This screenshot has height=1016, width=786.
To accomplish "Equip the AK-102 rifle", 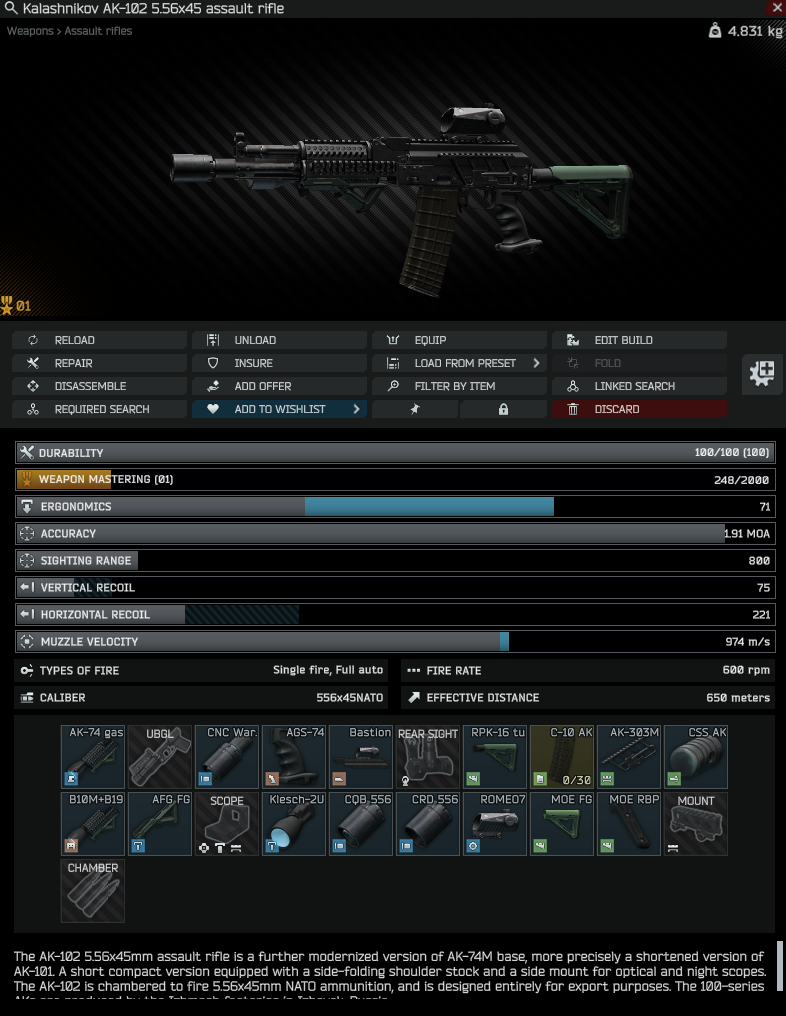I will click(459, 340).
